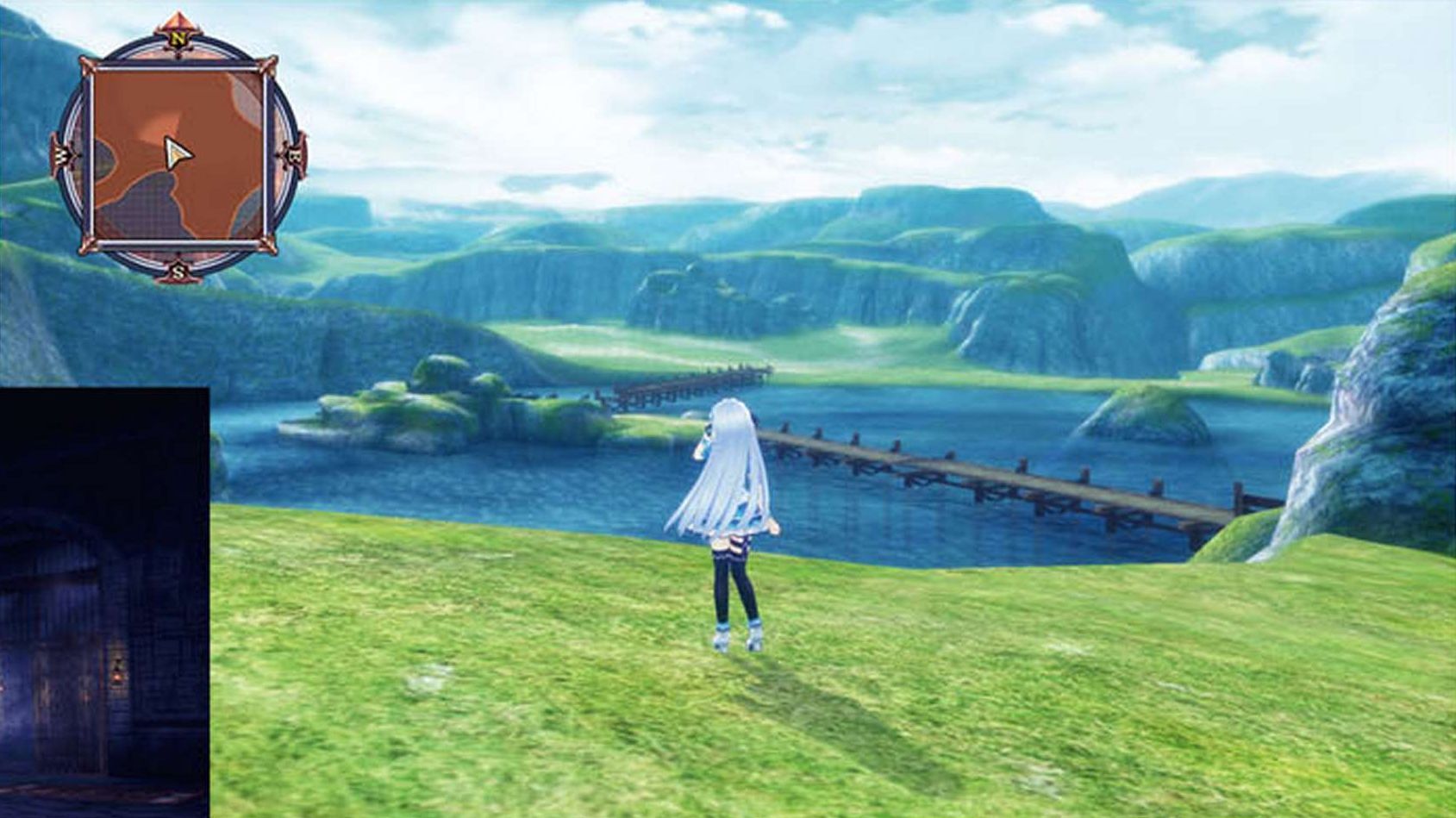Screen dimensions: 1456x818
Task: Click the North marker on the minimap compass
Action: (178, 37)
